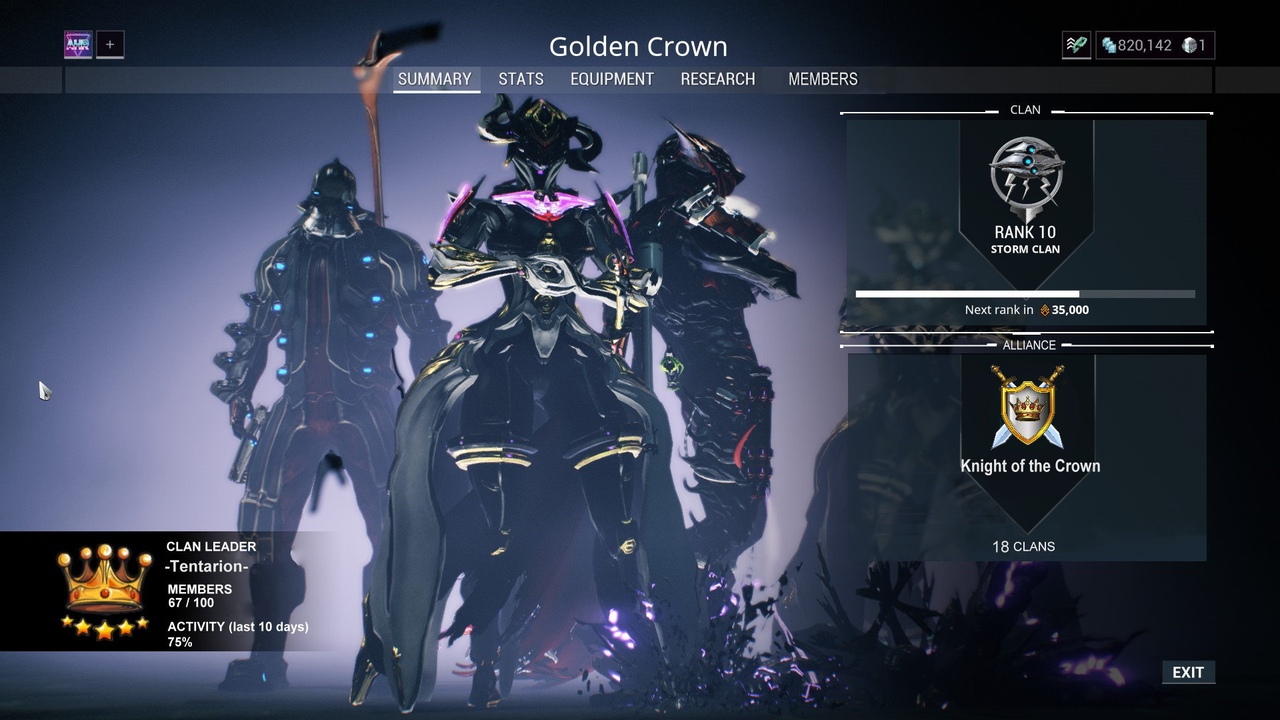This screenshot has width=1280, height=720.
Task: Select the credit booster icon near the top right
Action: (1076, 45)
